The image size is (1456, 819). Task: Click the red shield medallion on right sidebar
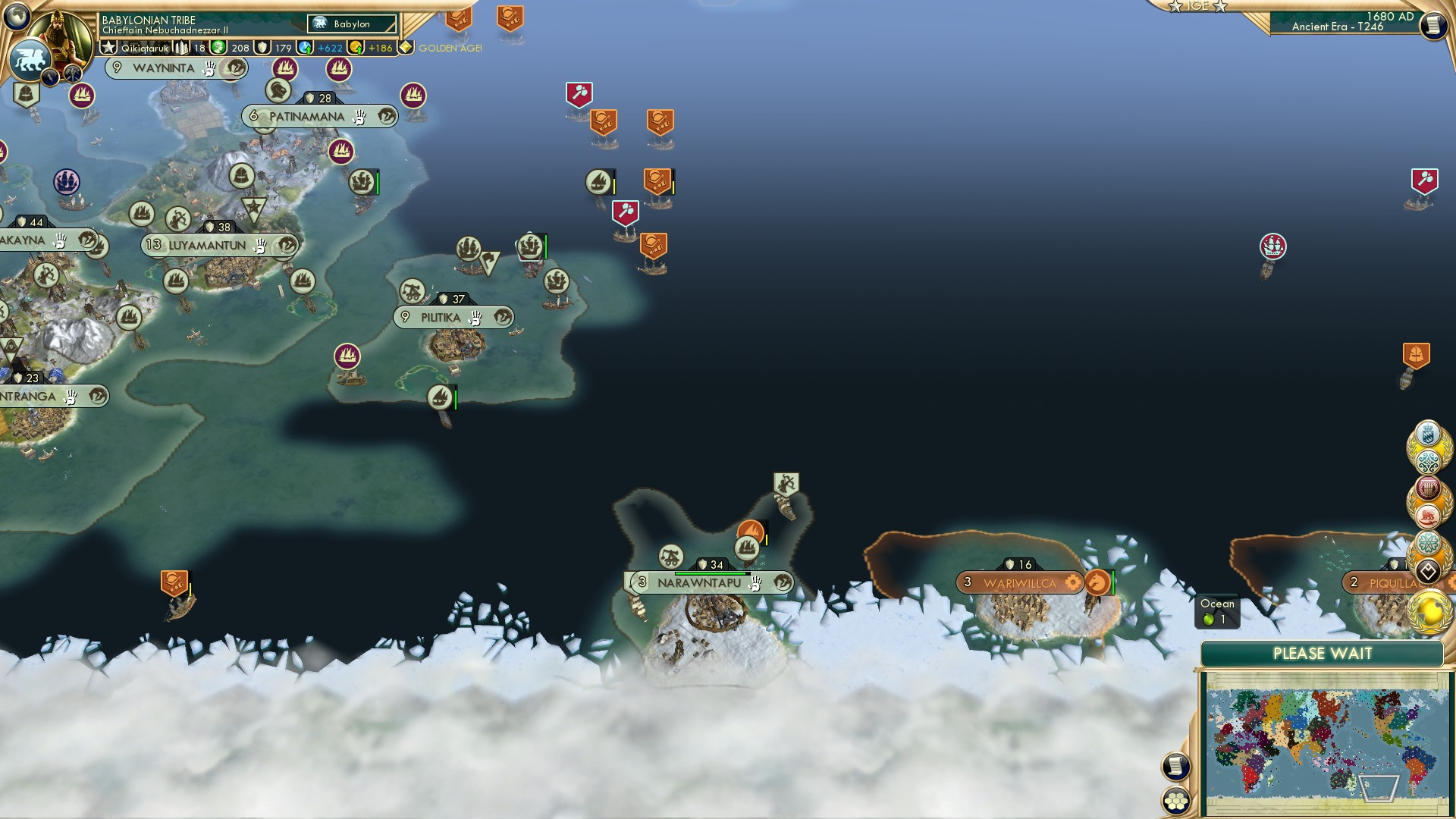click(1427, 488)
